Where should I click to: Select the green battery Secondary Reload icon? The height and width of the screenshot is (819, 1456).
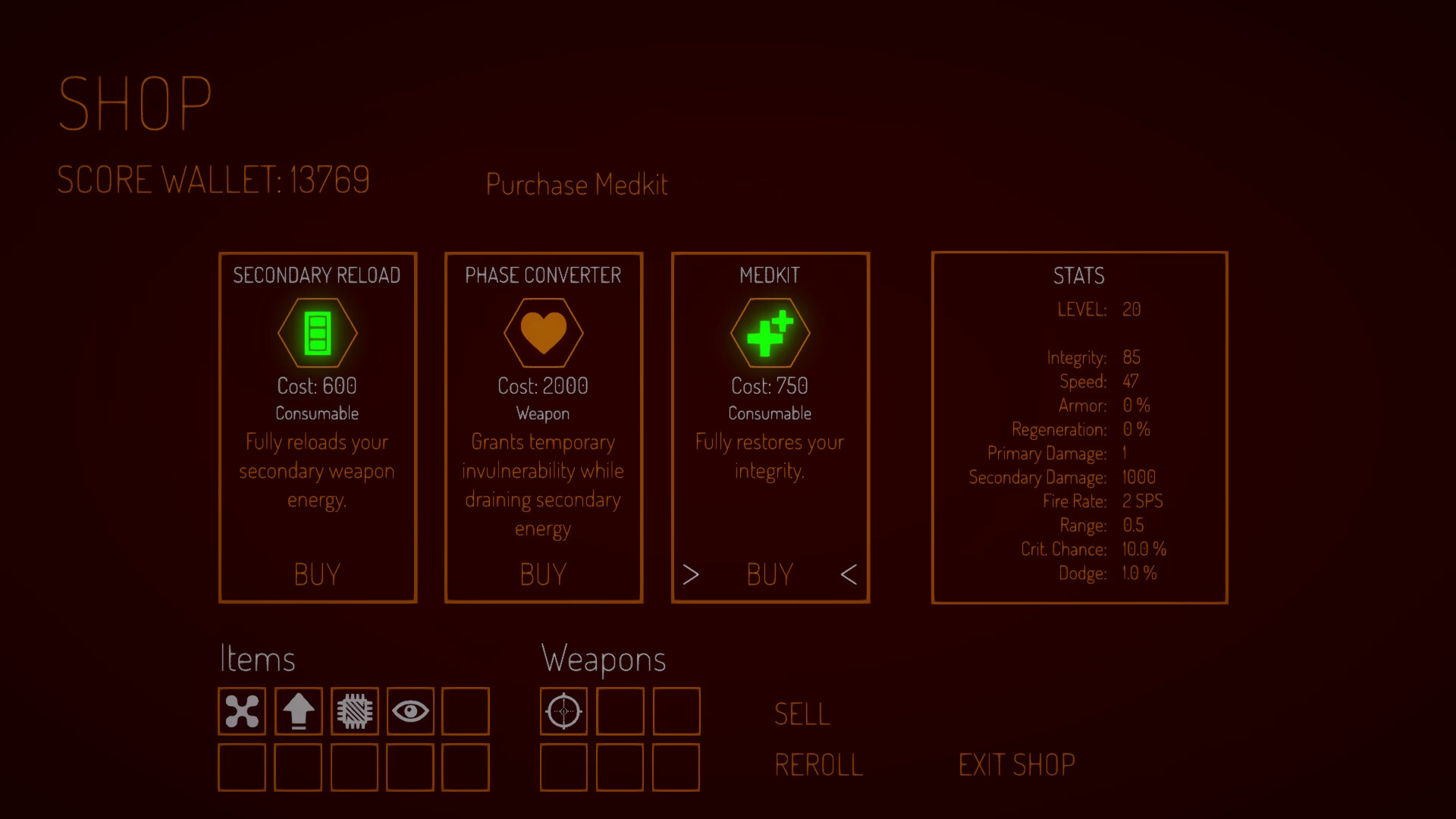pyautogui.click(x=318, y=334)
